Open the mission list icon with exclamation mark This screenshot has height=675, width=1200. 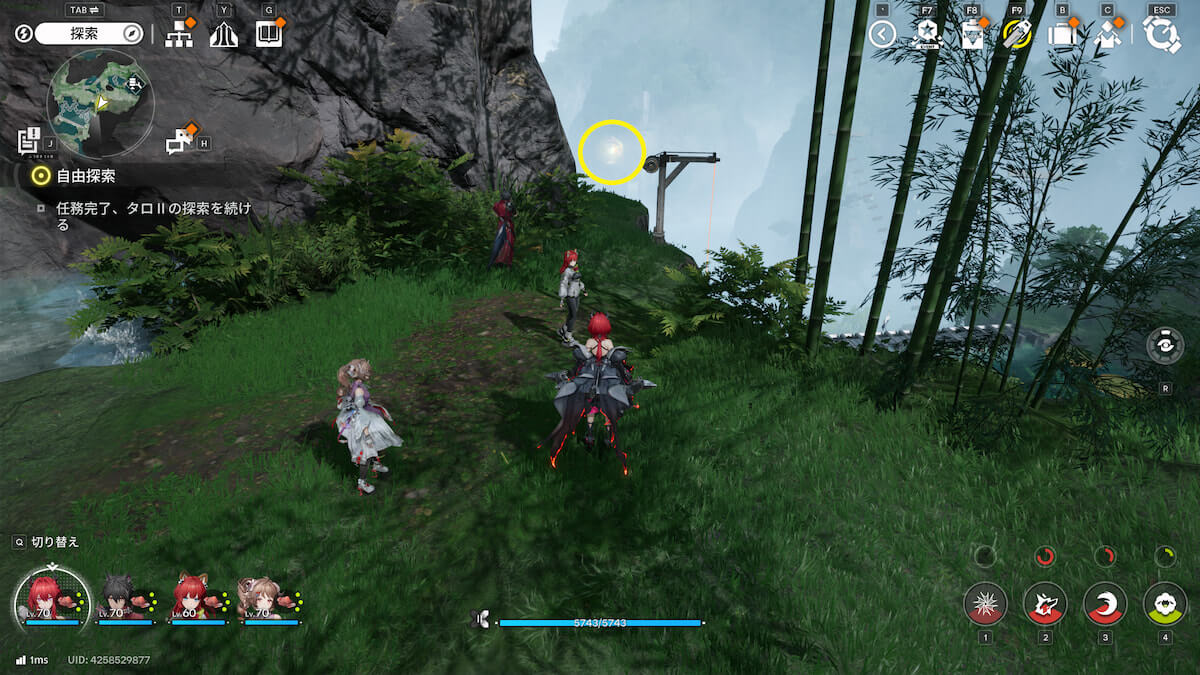coord(29,141)
